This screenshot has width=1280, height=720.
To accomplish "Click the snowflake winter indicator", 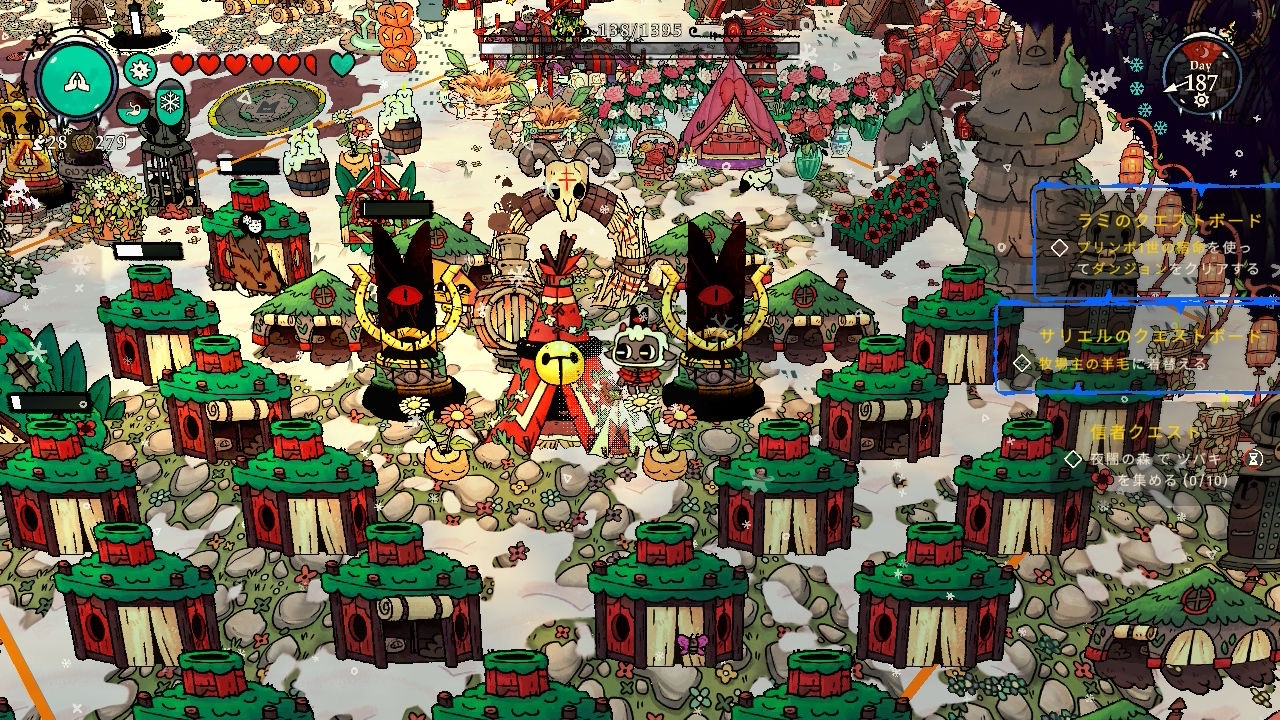I will coord(170,102).
